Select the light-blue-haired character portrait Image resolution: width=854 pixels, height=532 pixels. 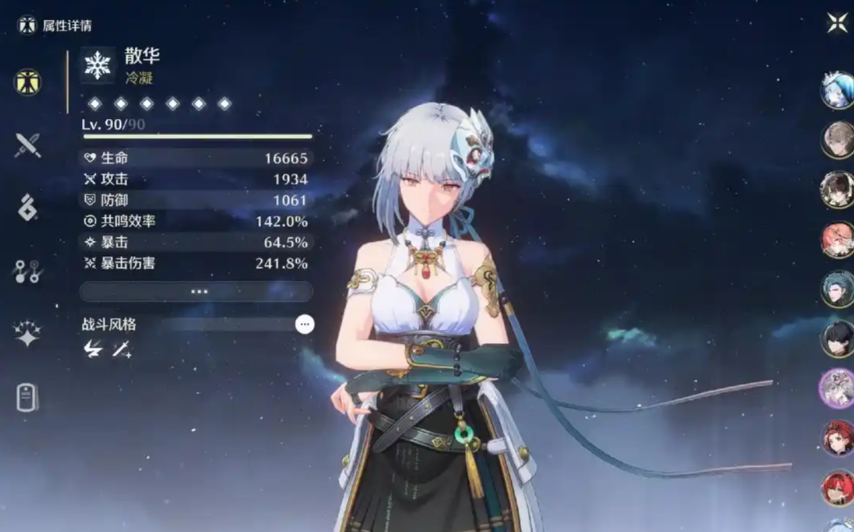point(837,91)
